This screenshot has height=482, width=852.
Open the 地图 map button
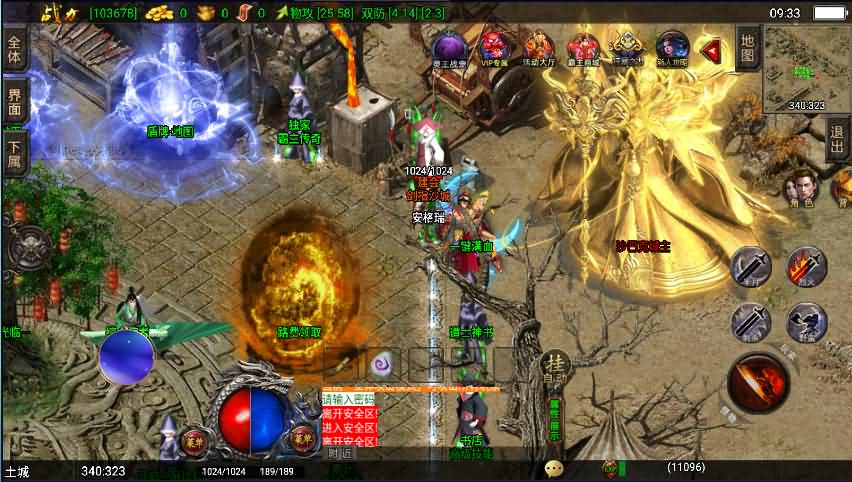click(x=747, y=48)
